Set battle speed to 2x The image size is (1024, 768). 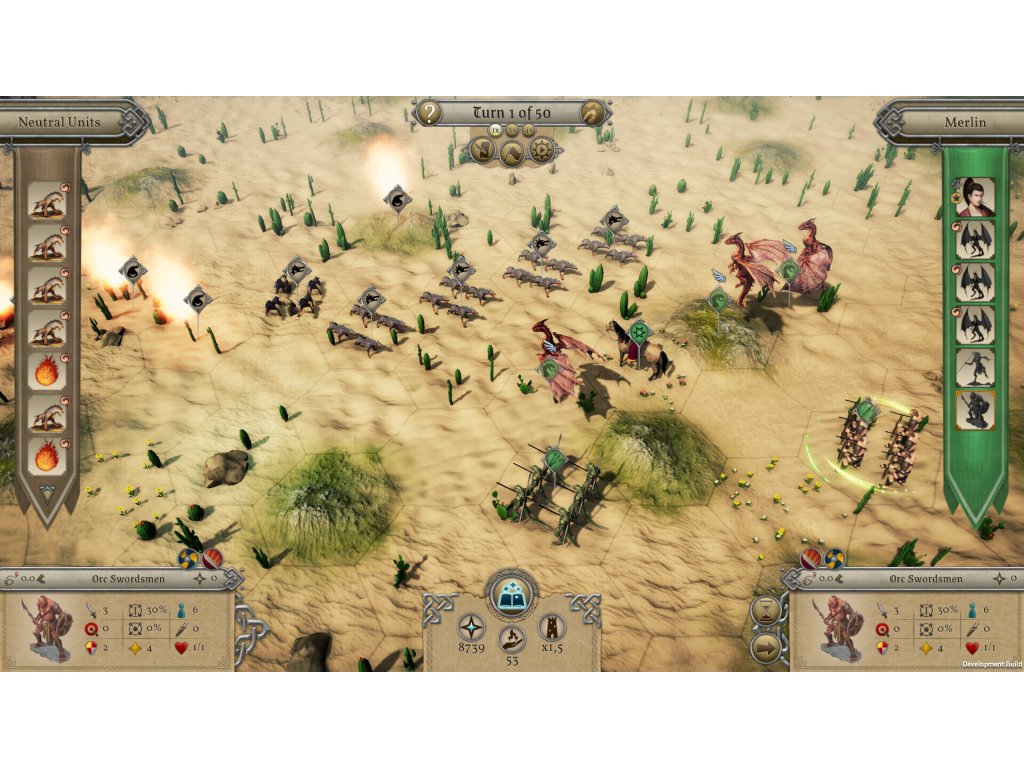(512, 131)
